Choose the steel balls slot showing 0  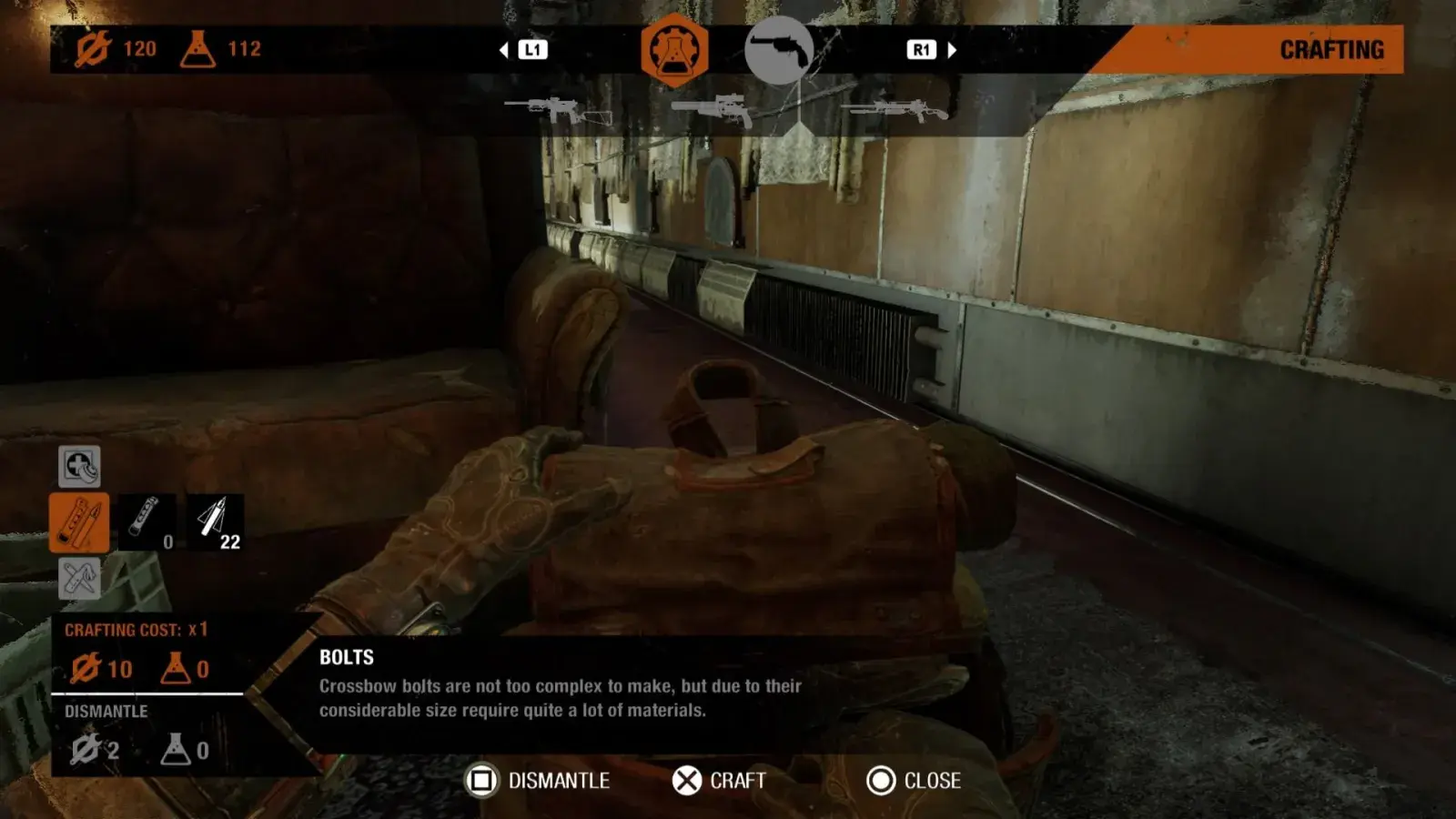pyautogui.click(x=147, y=523)
